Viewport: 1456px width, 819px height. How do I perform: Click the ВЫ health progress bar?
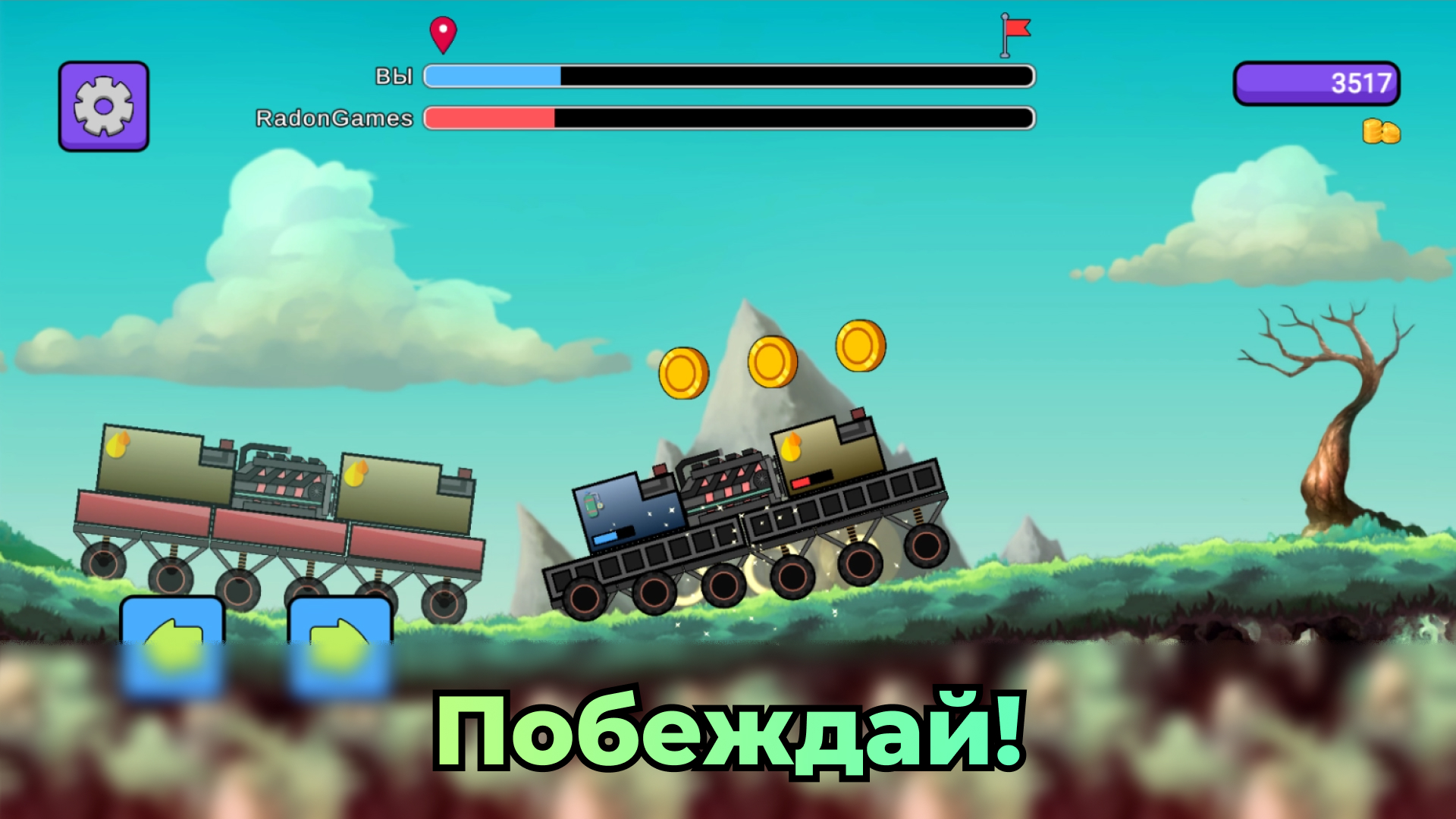click(x=728, y=76)
